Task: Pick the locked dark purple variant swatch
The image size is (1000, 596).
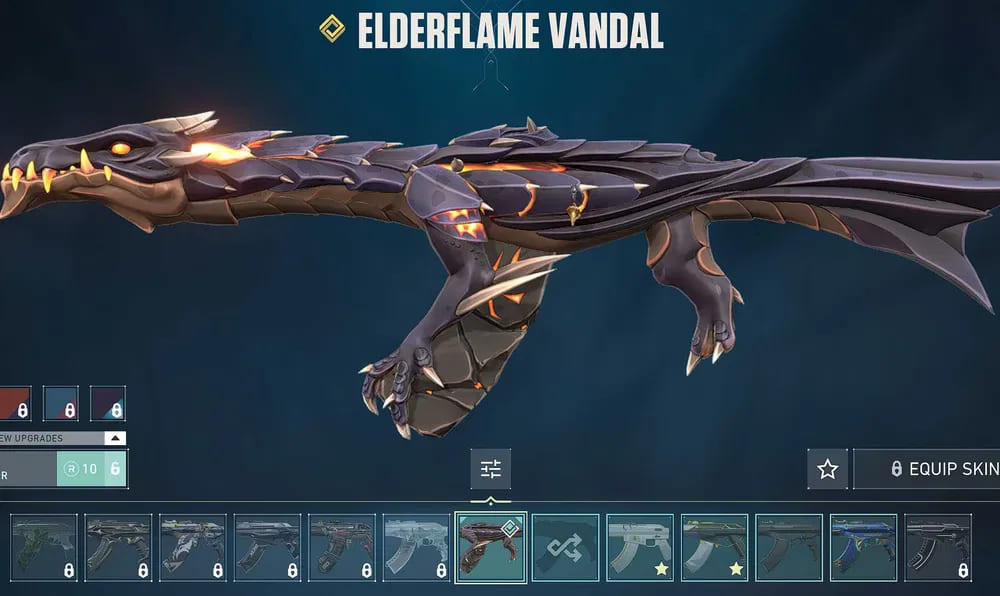Action: 108,403
